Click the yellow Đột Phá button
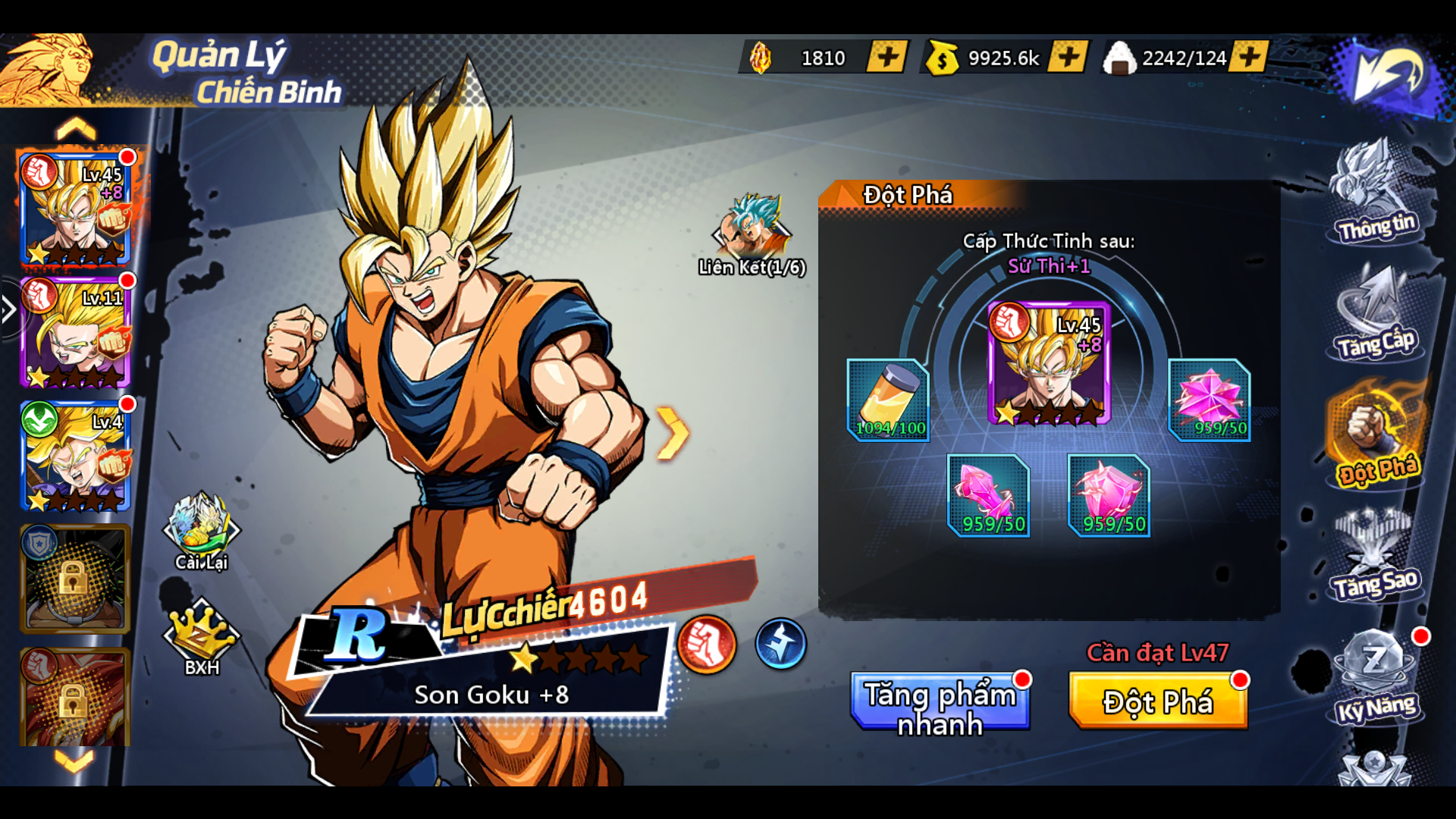The image size is (1456, 819). 1157,701
